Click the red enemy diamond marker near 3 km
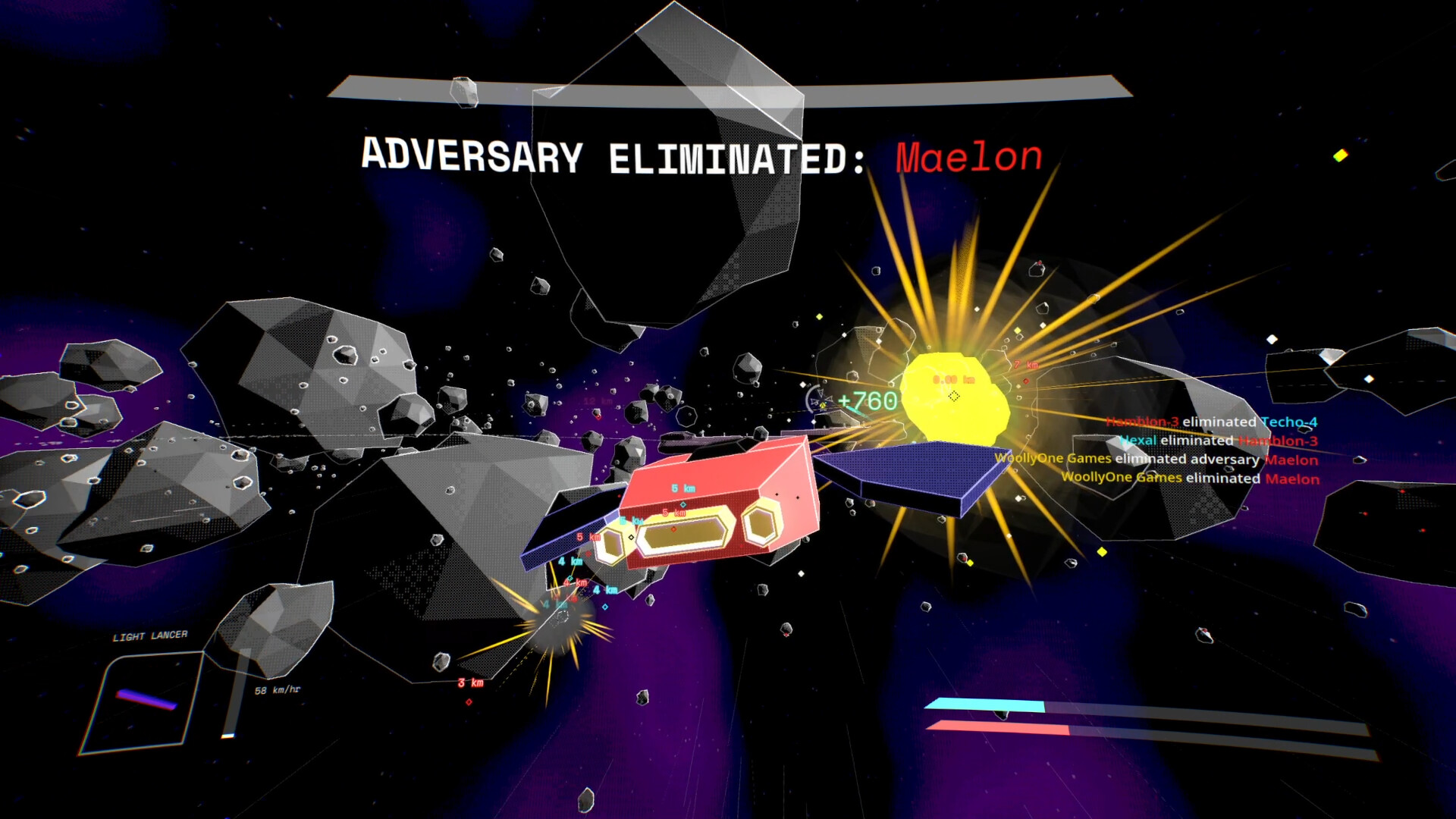Screen dimensions: 1456x819 click(469, 703)
